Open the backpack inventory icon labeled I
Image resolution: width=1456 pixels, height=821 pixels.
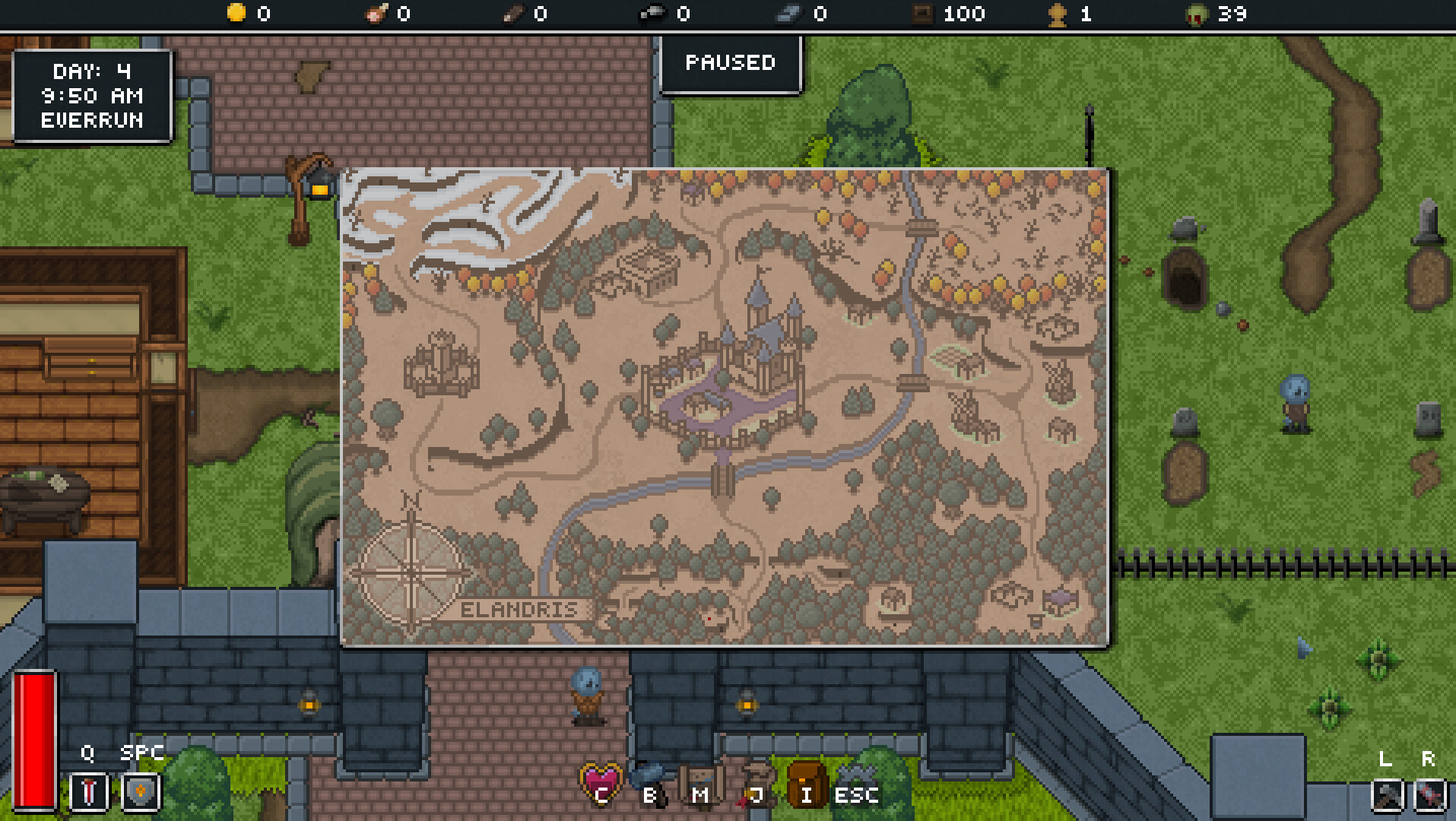(x=808, y=783)
